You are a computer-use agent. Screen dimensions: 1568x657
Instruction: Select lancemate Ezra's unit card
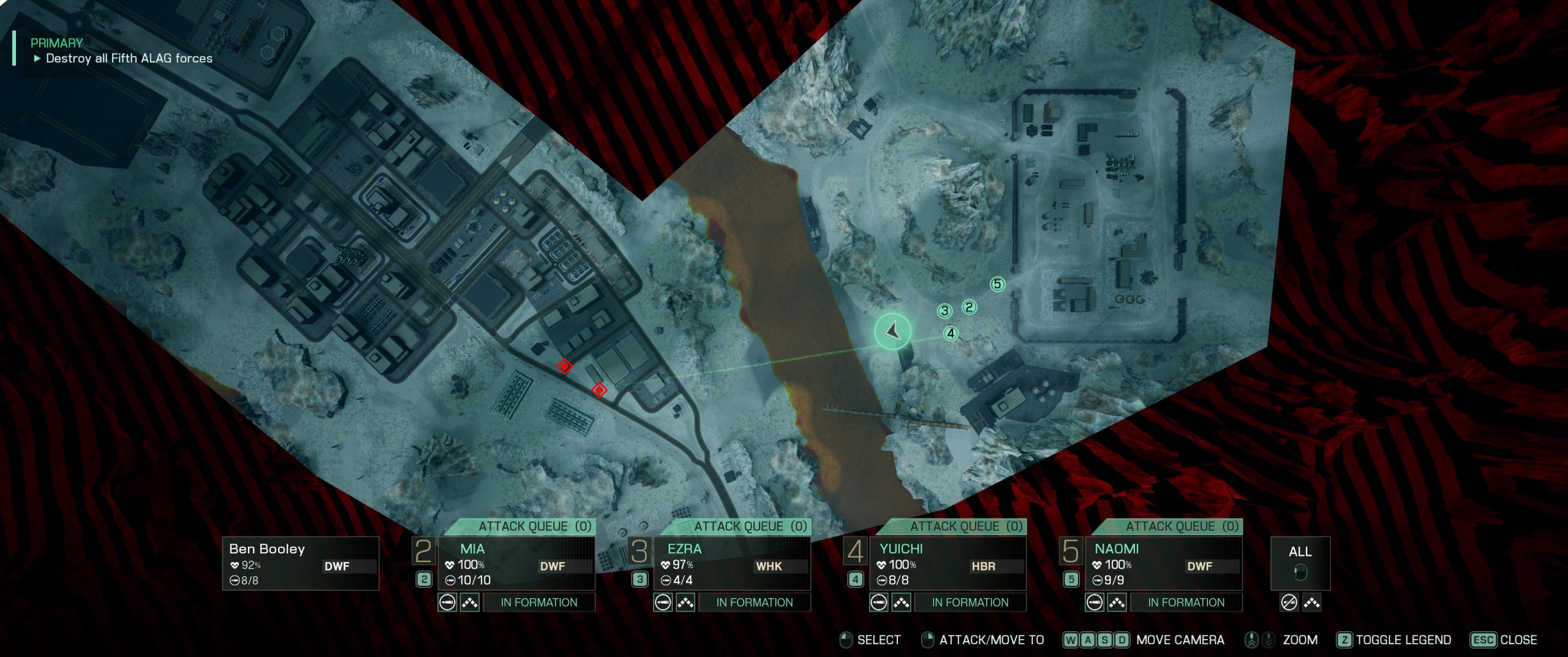731,563
